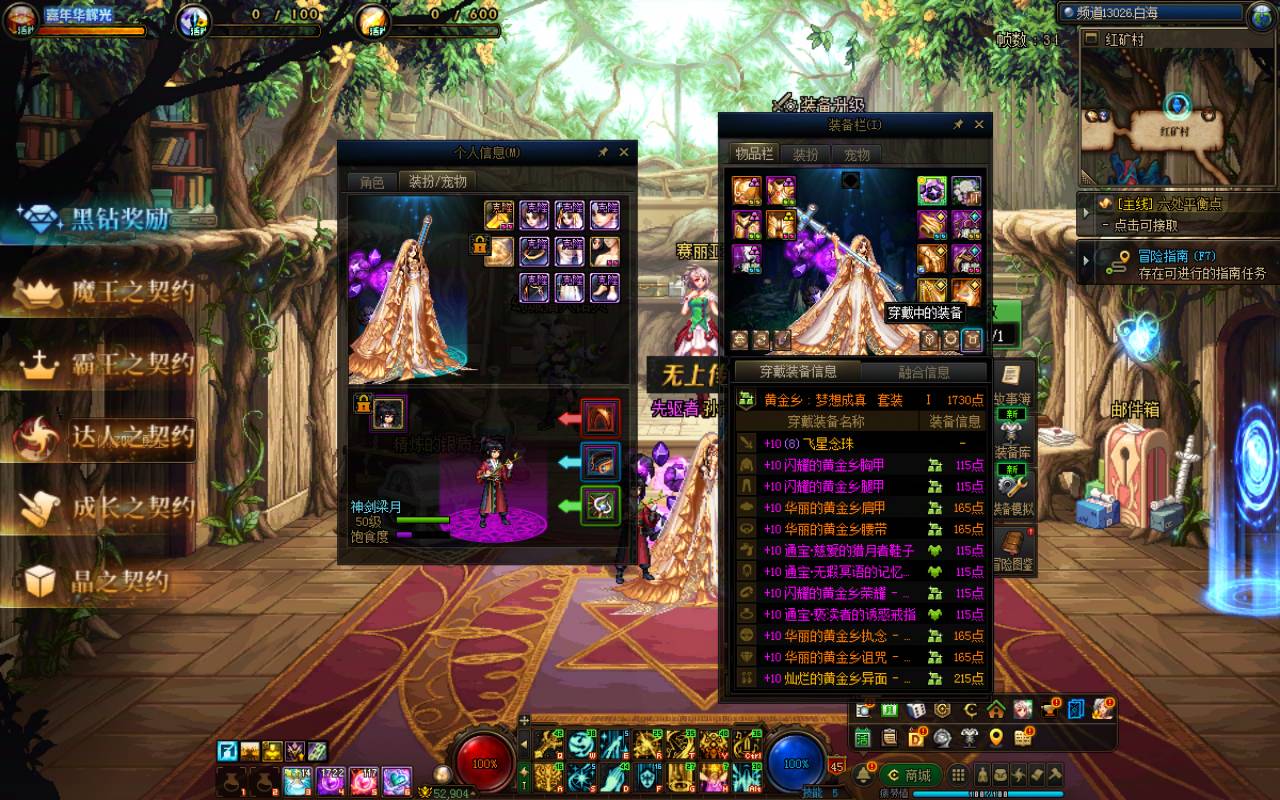This screenshot has width=1280, height=800.
Task: Close the 装备栏 equipment window
Action: tap(979, 125)
